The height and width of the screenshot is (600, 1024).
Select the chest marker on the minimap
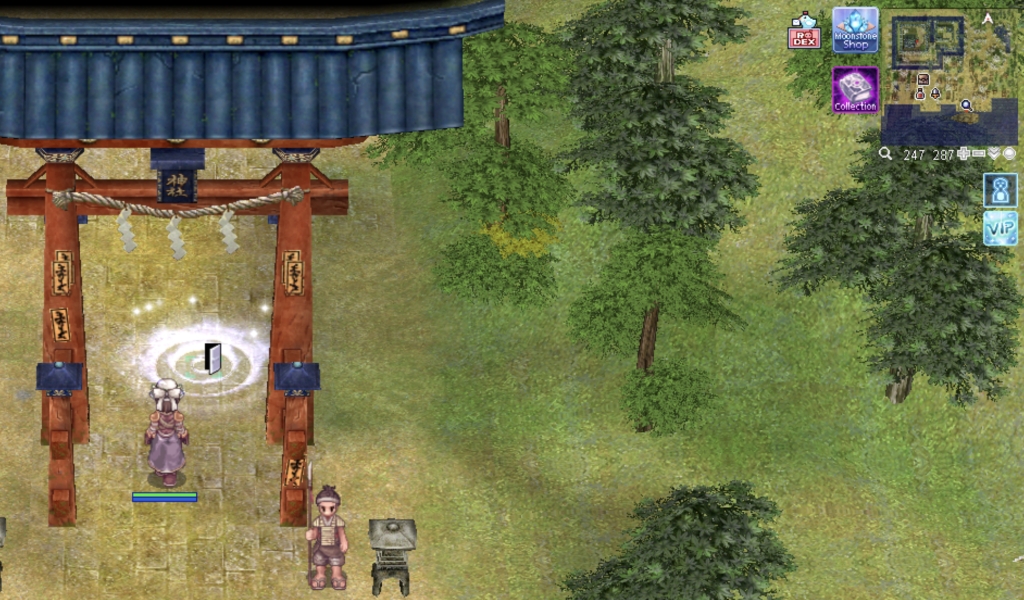(923, 78)
